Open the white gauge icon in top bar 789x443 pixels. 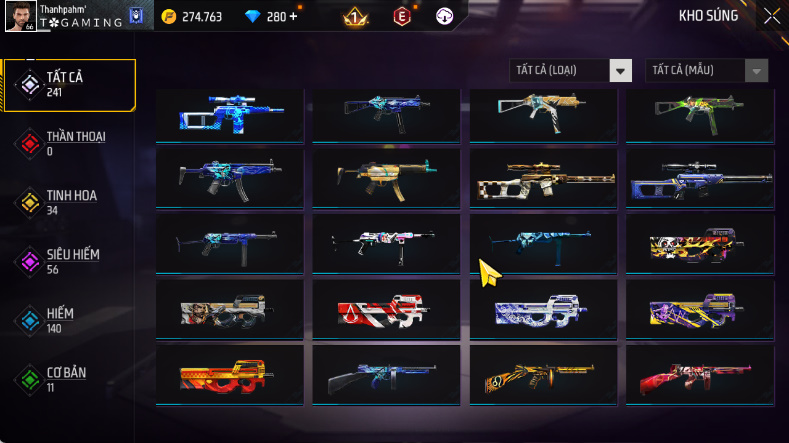point(445,16)
